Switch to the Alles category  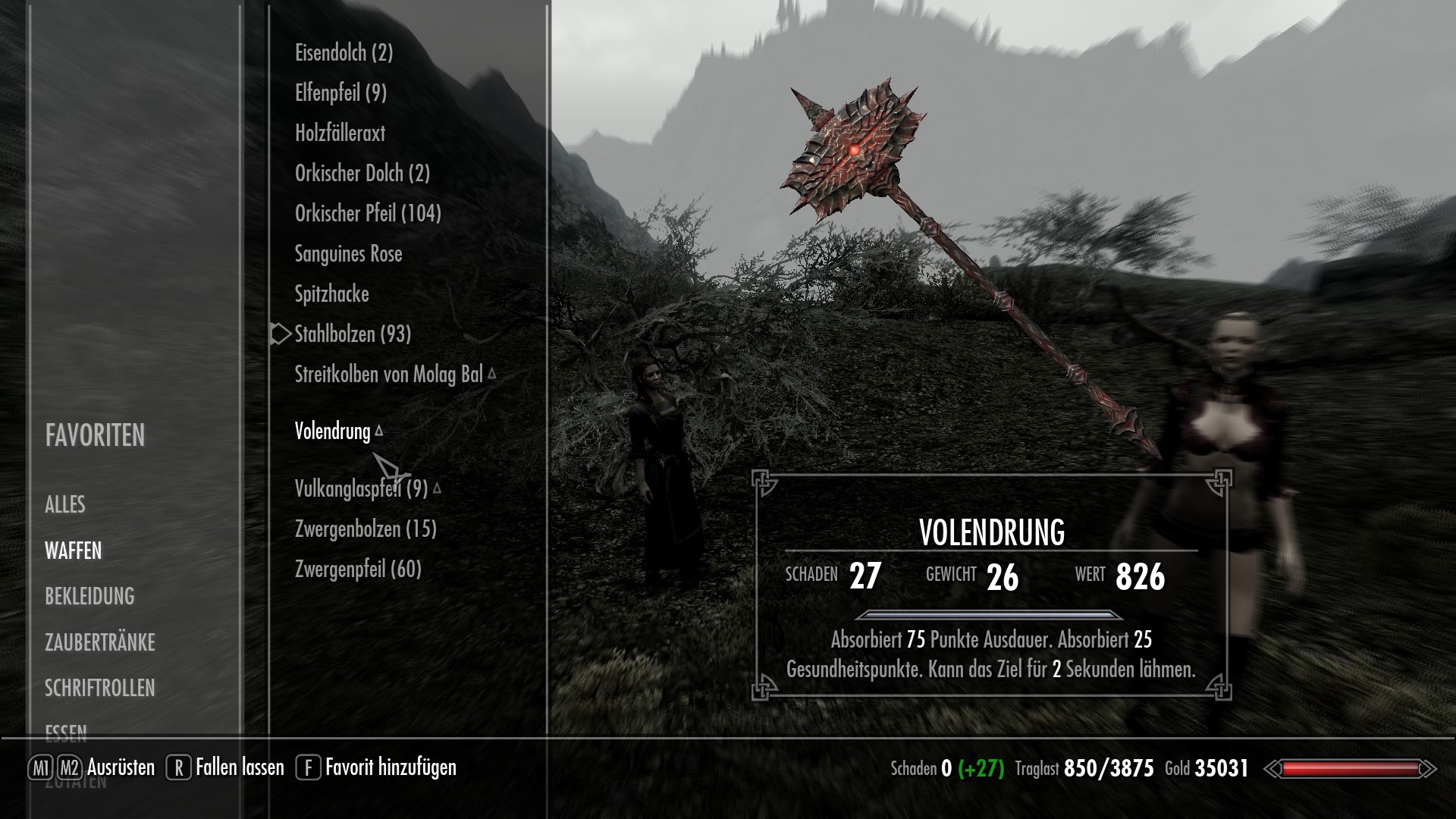tap(65, 504)
